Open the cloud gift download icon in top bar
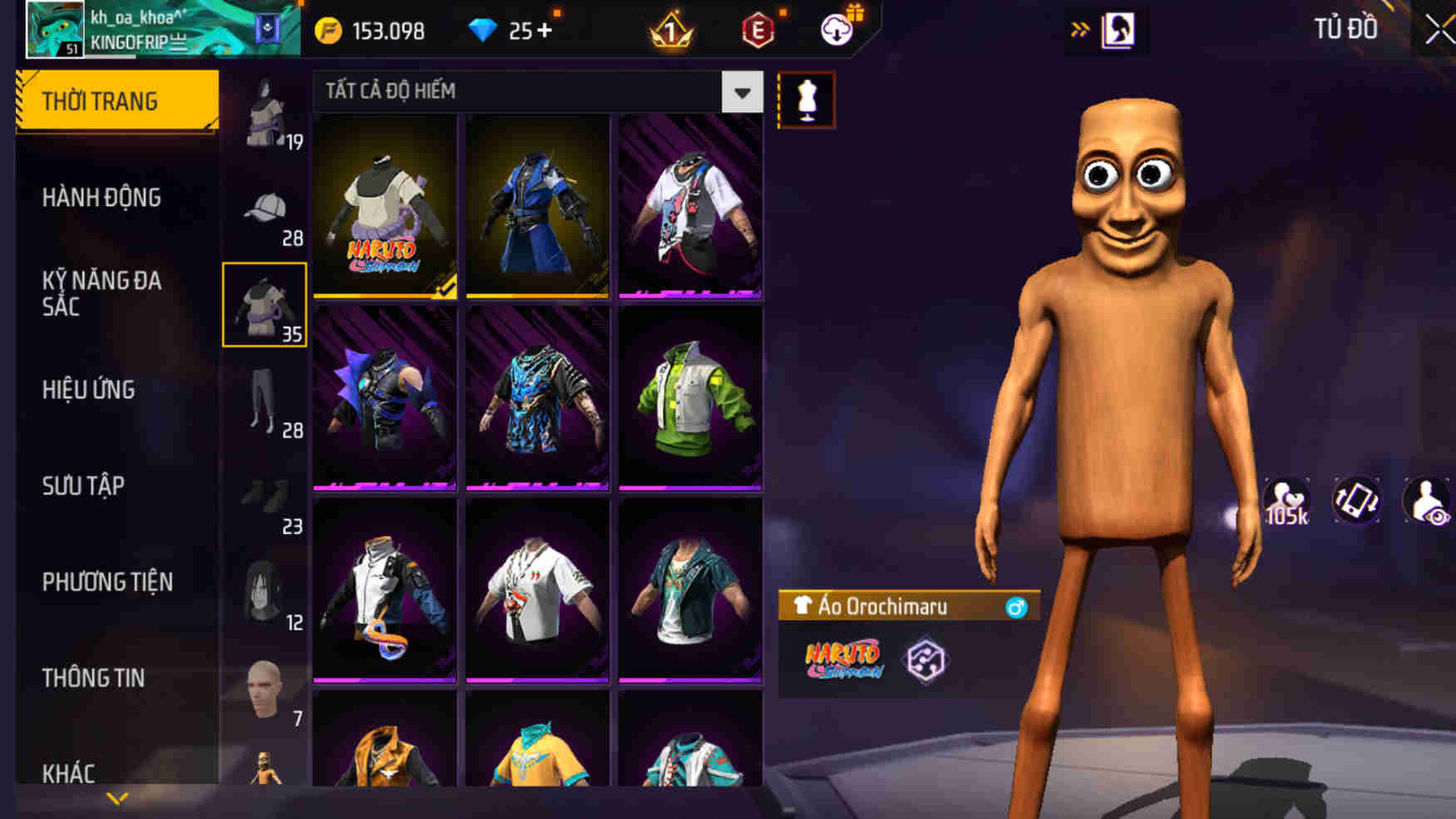 point(837,29)
